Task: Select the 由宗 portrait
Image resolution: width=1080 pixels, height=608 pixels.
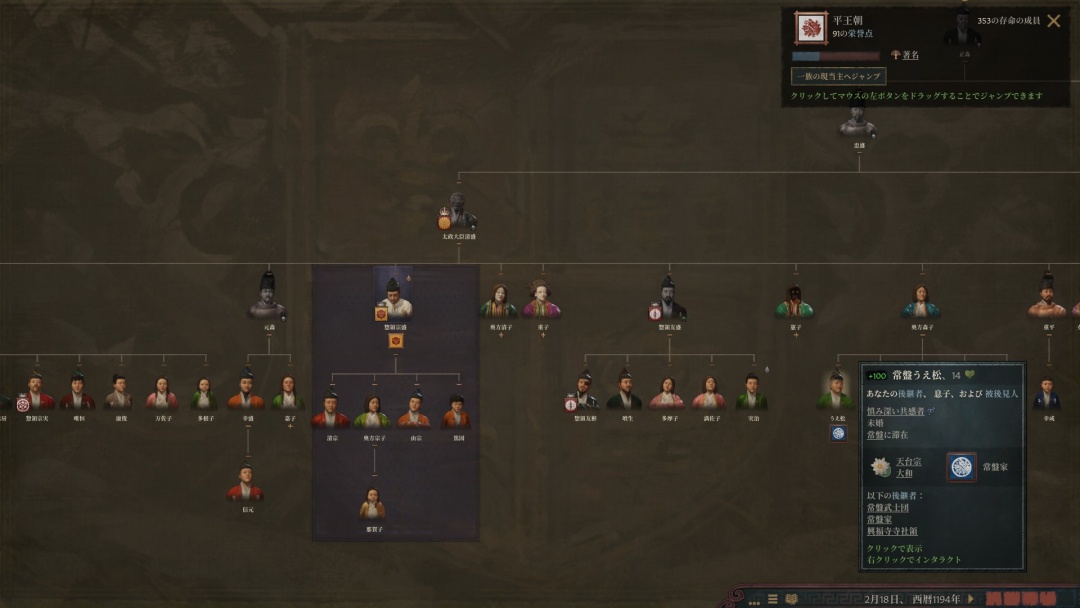Action: [x=414, y=410]
